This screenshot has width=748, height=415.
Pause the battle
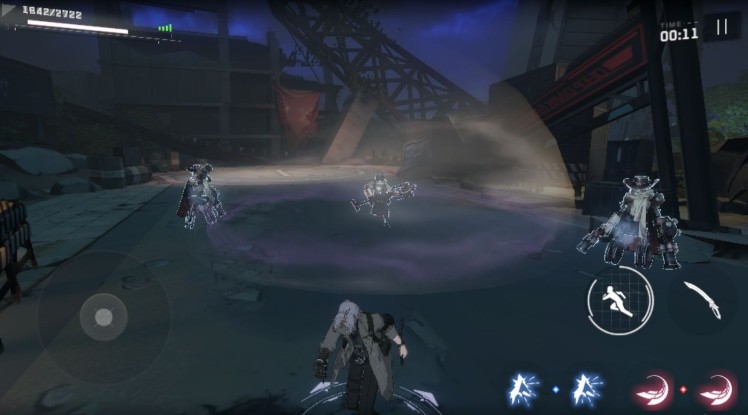pyautogui.click(x=721, y=27)
